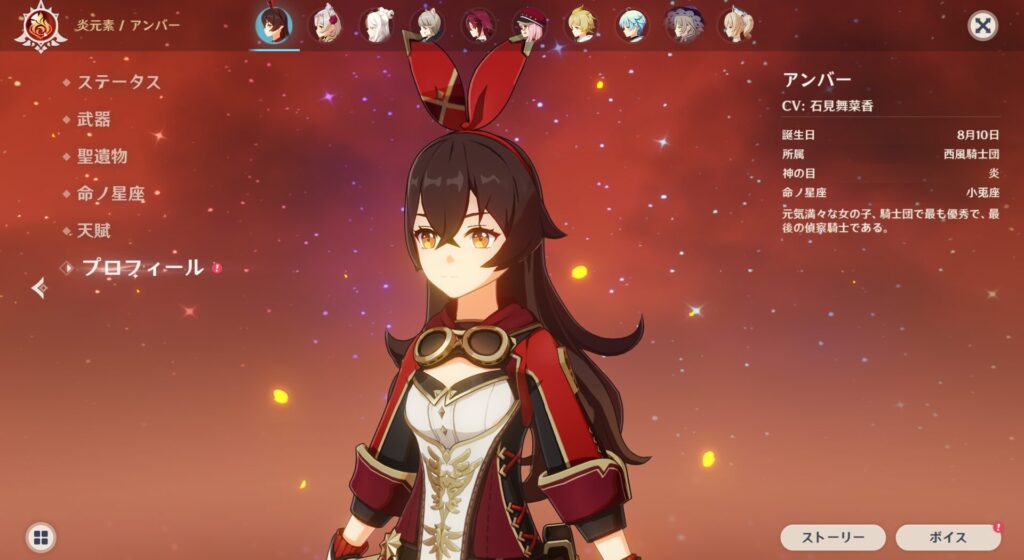The image size is (1024, 560).
Task: Open the four-square grid menu button
Action: (x=40, y=537)
